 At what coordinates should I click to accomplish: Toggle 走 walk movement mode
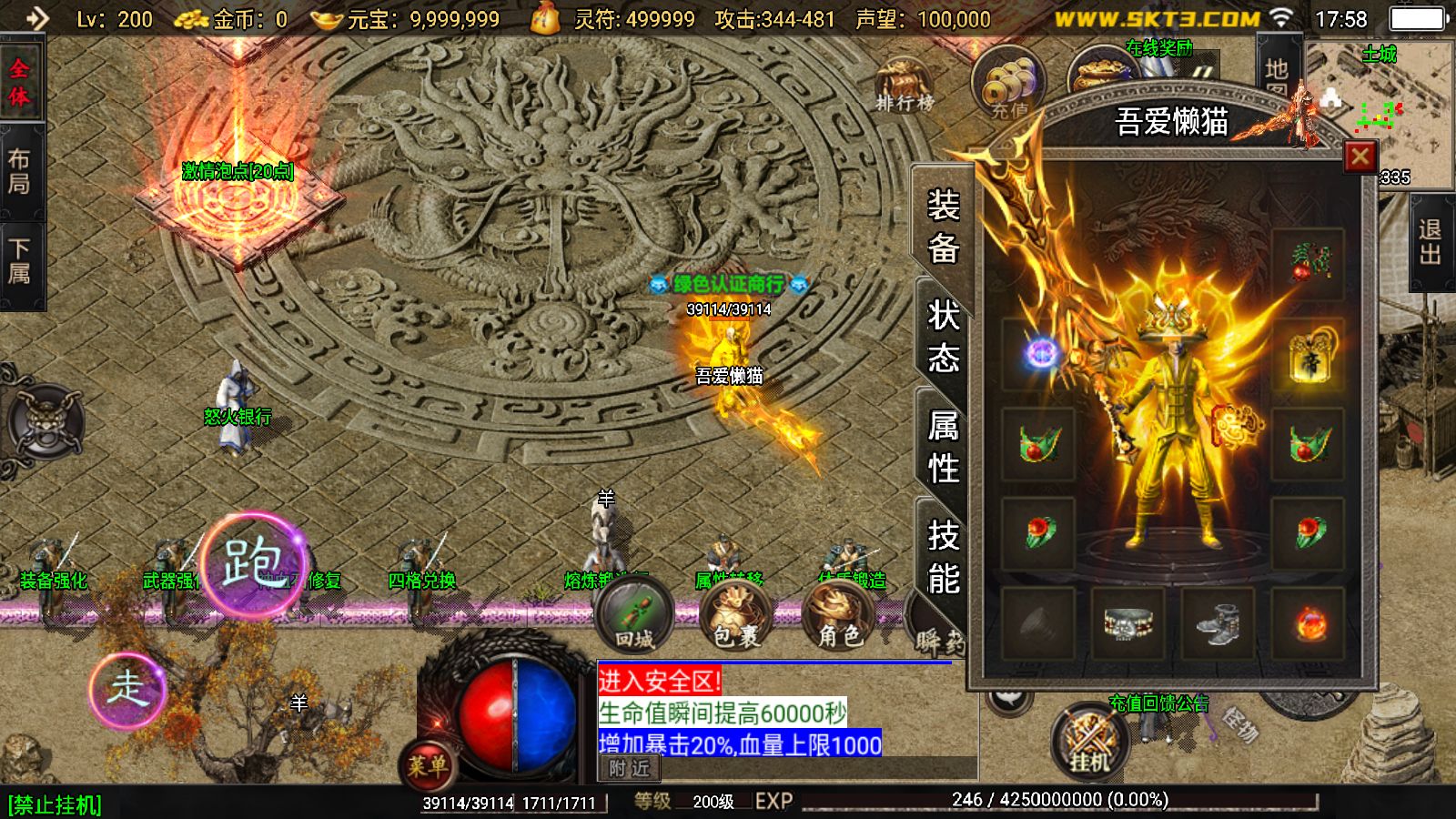[127, 689]
